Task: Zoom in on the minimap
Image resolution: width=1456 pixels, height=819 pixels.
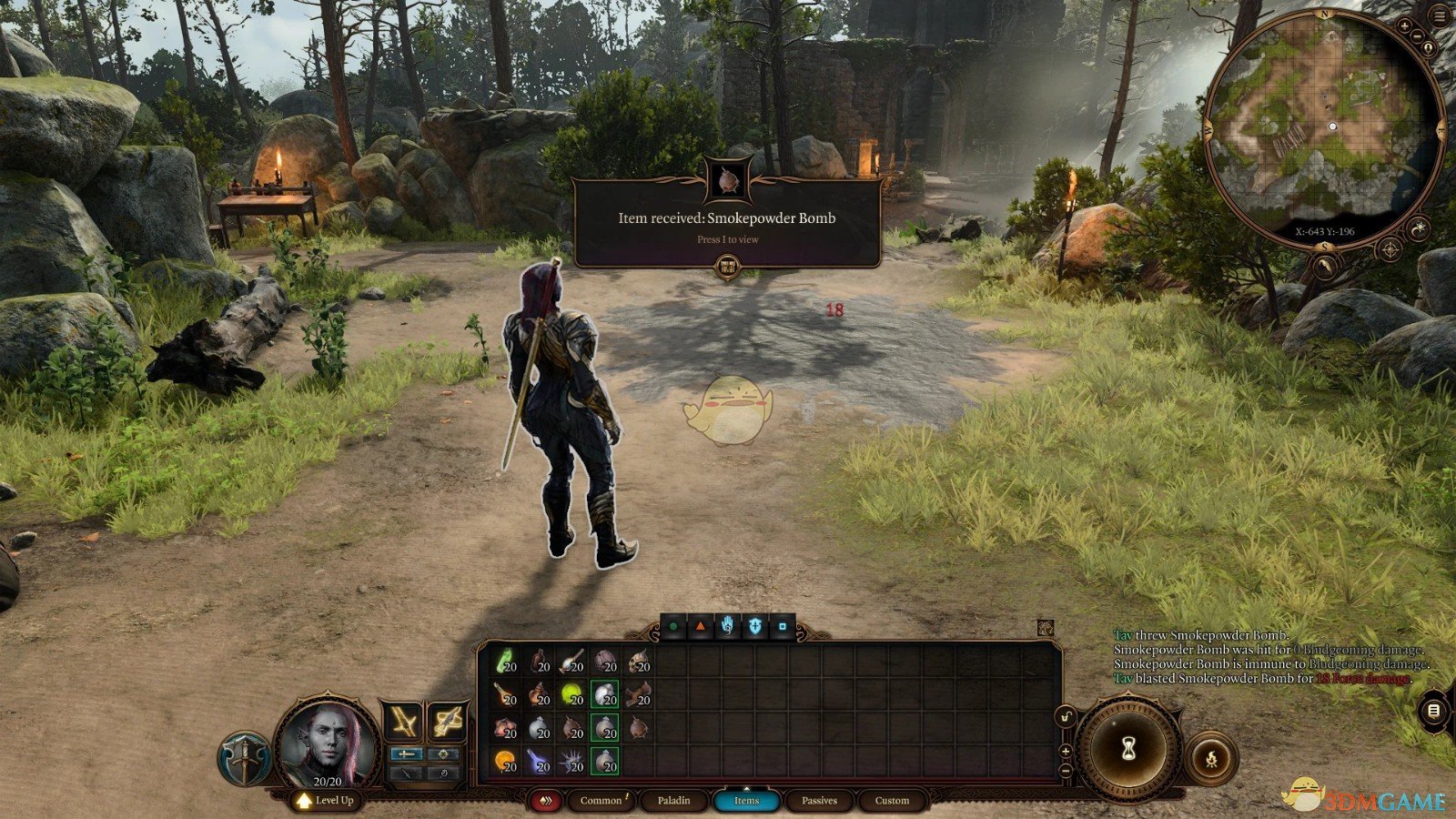Action: (x=1406, y=26)
